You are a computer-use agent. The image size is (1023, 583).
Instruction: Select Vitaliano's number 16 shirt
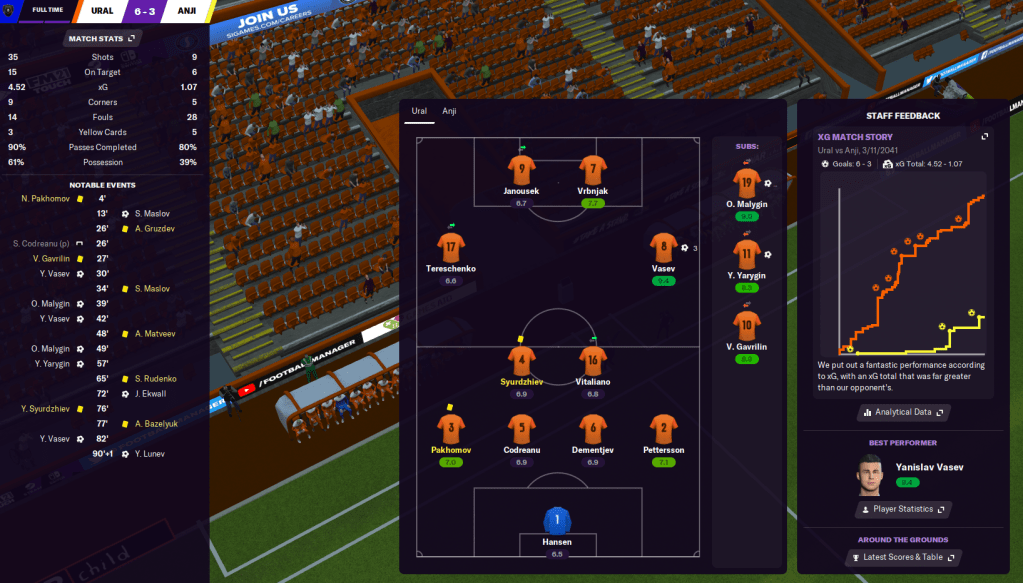pyautogui.click(x=592, y=360)
